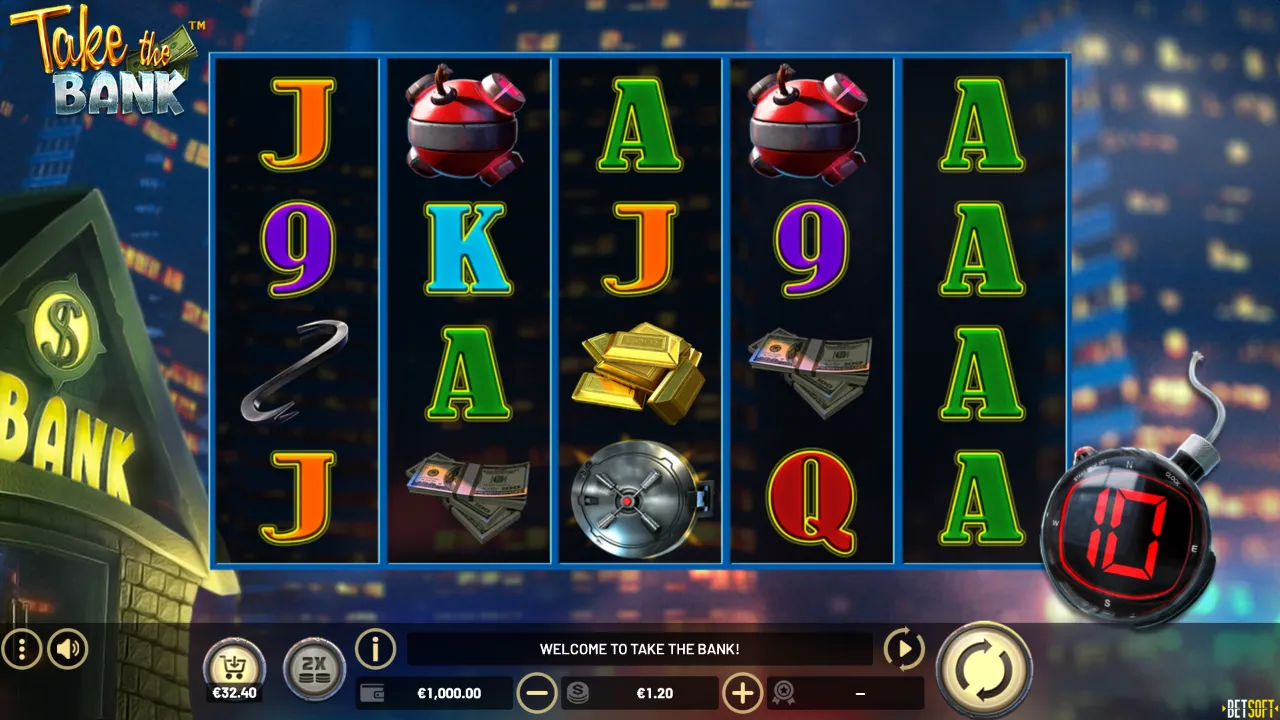Toggle the sound speaker icon
This screenshot has width=1280, height=720.
68,650
